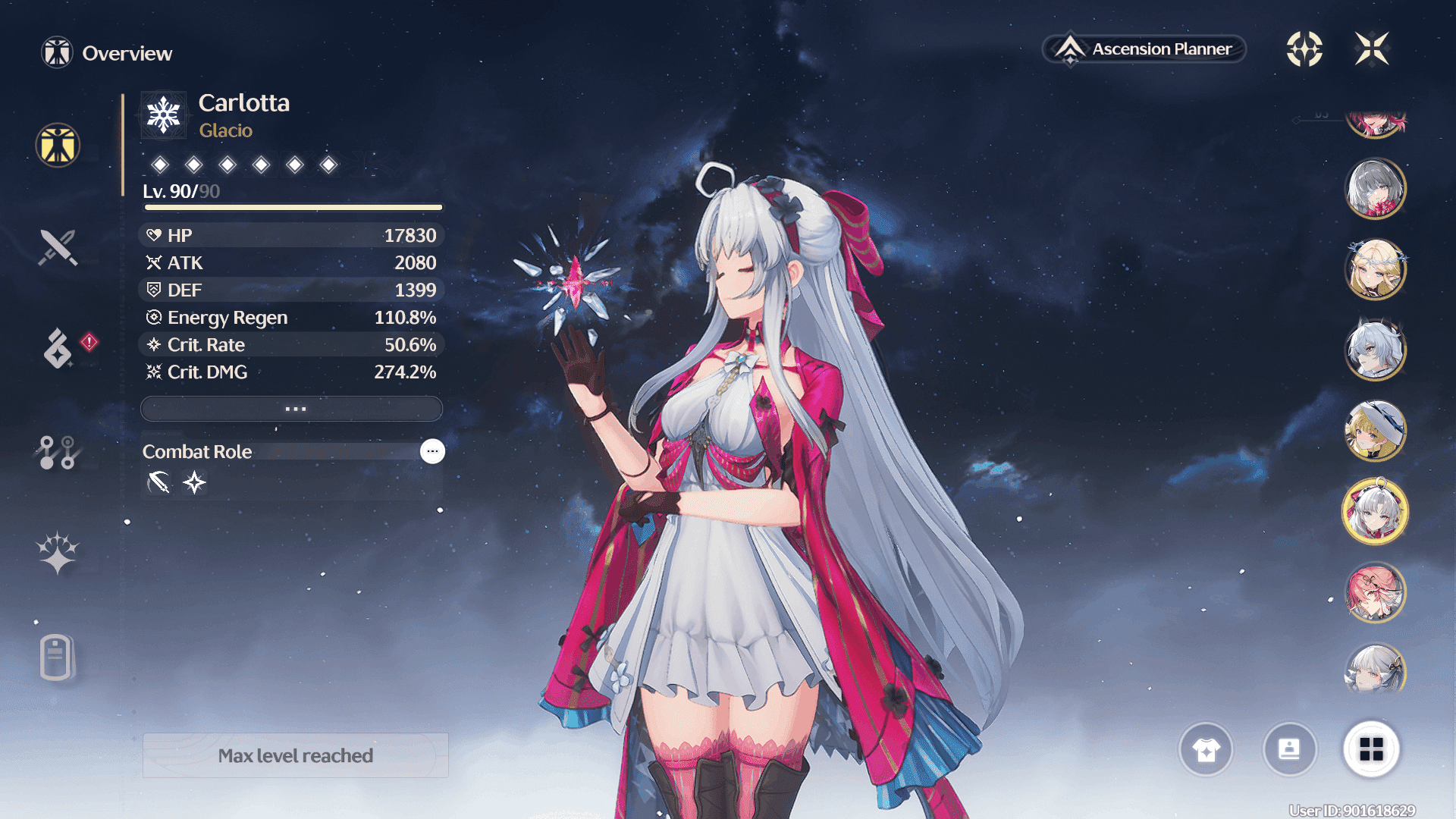Open the outfit wardrobe shirt button
1456x819 pixels.
(1206, 750)
